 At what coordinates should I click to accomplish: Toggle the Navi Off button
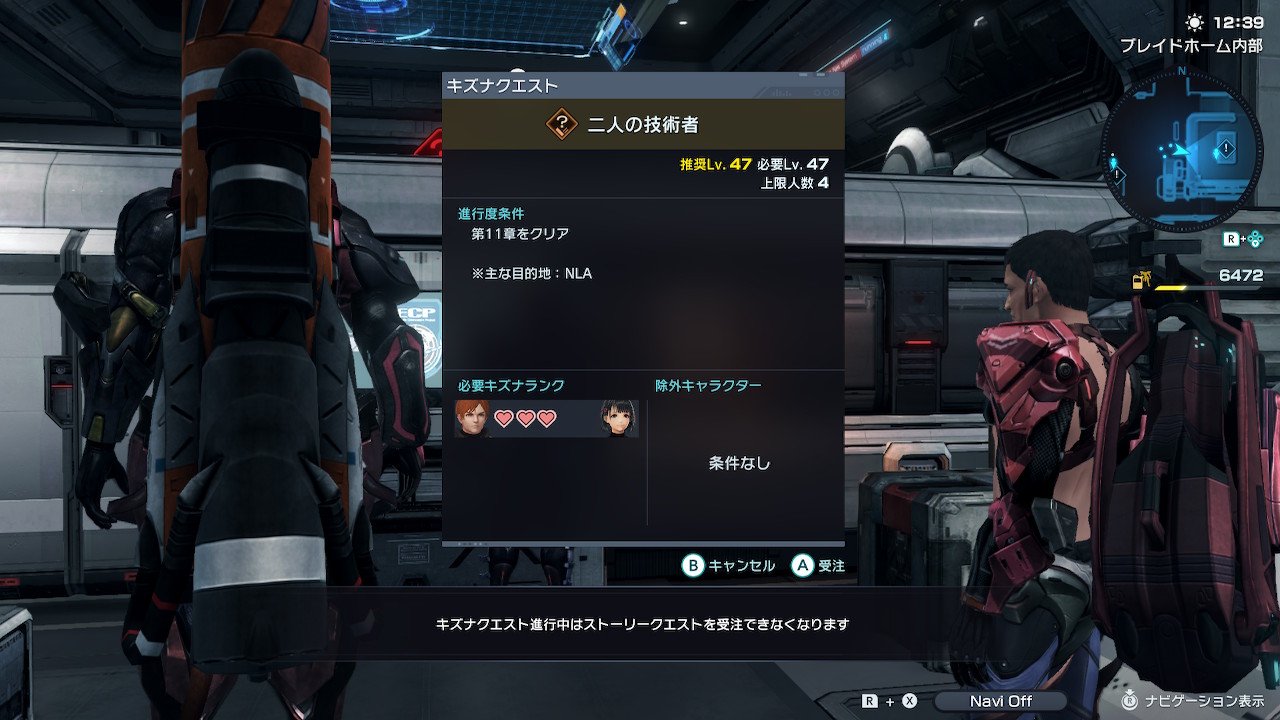[x=1000, y=701]
